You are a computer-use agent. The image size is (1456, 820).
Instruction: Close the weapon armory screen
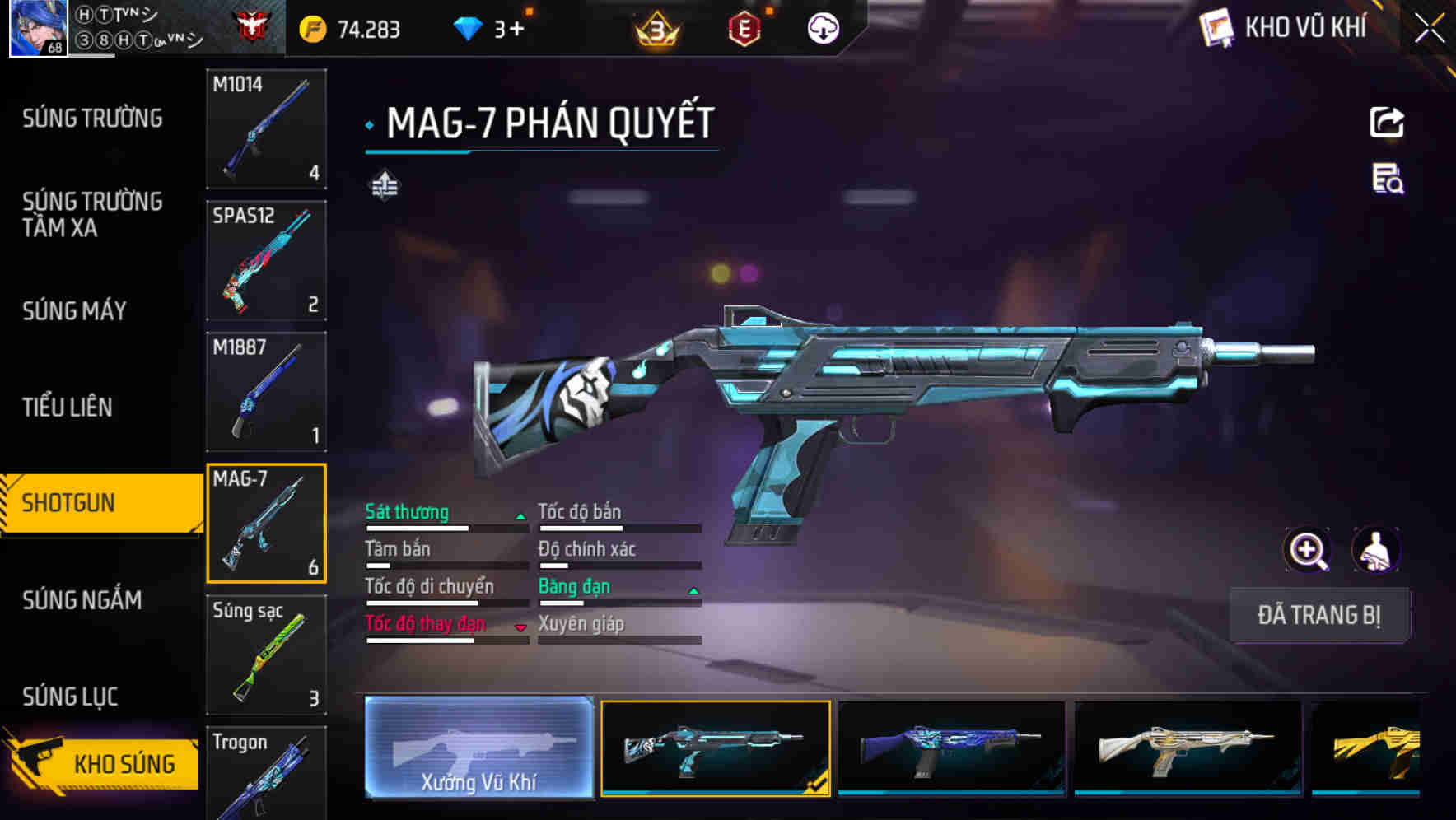1430,29
